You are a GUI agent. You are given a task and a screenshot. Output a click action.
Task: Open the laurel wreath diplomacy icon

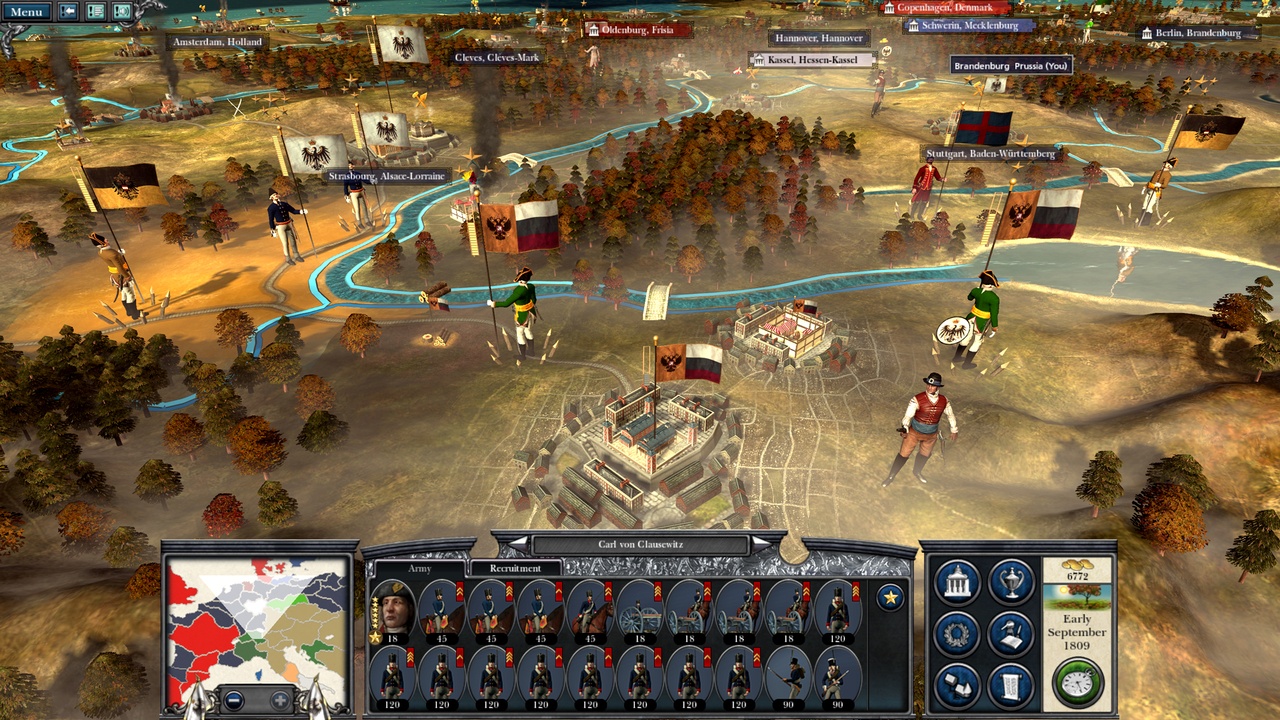[957, 634]
